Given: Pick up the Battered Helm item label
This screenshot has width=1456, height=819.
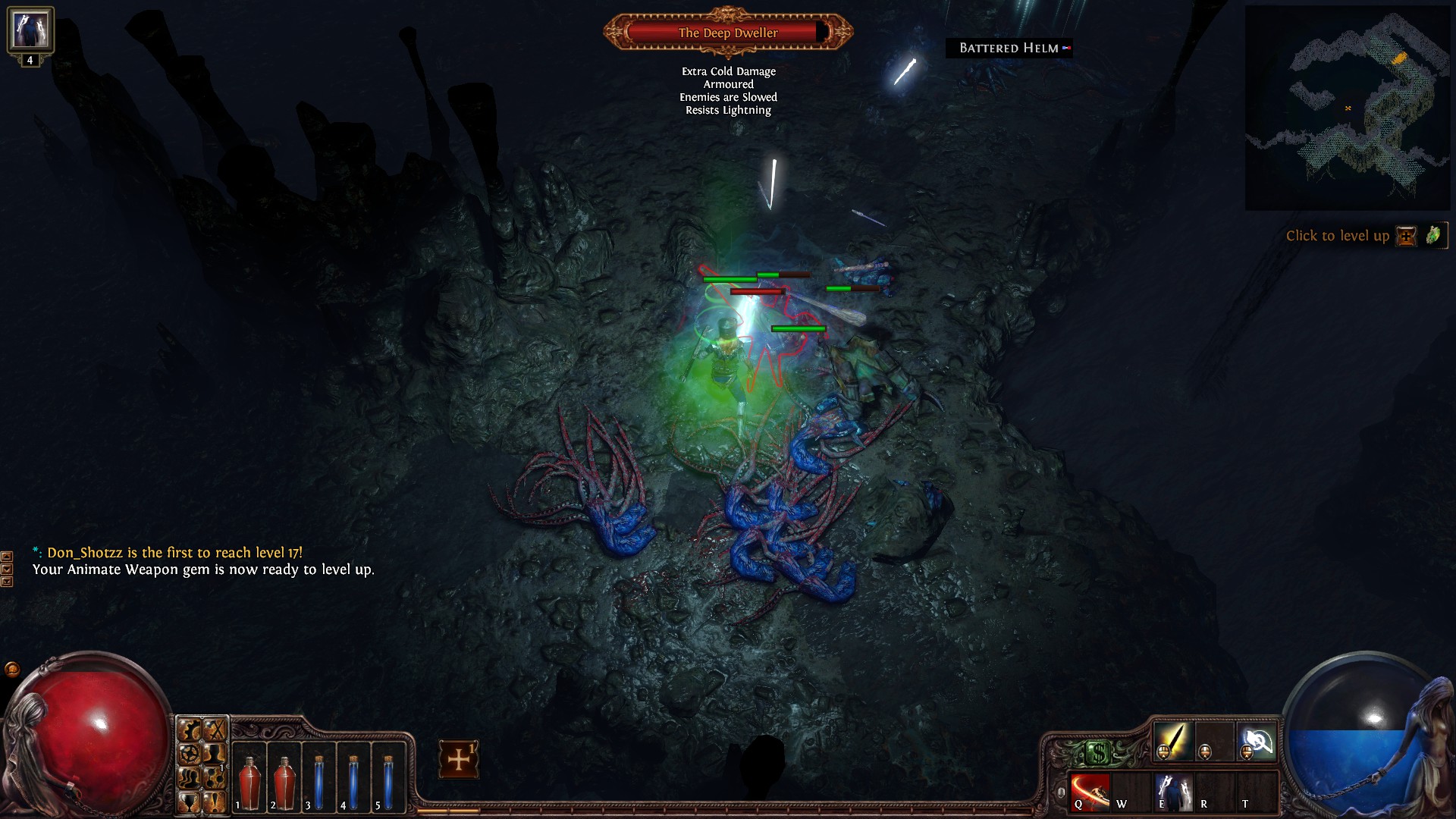Looking at the screenshot, I should tap(1009, 49).
